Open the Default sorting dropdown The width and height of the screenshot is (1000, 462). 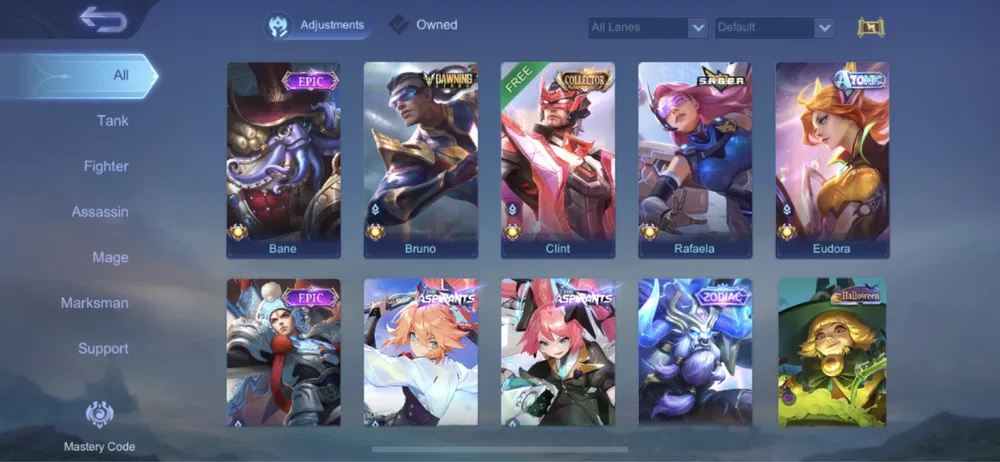pos(774,28)
